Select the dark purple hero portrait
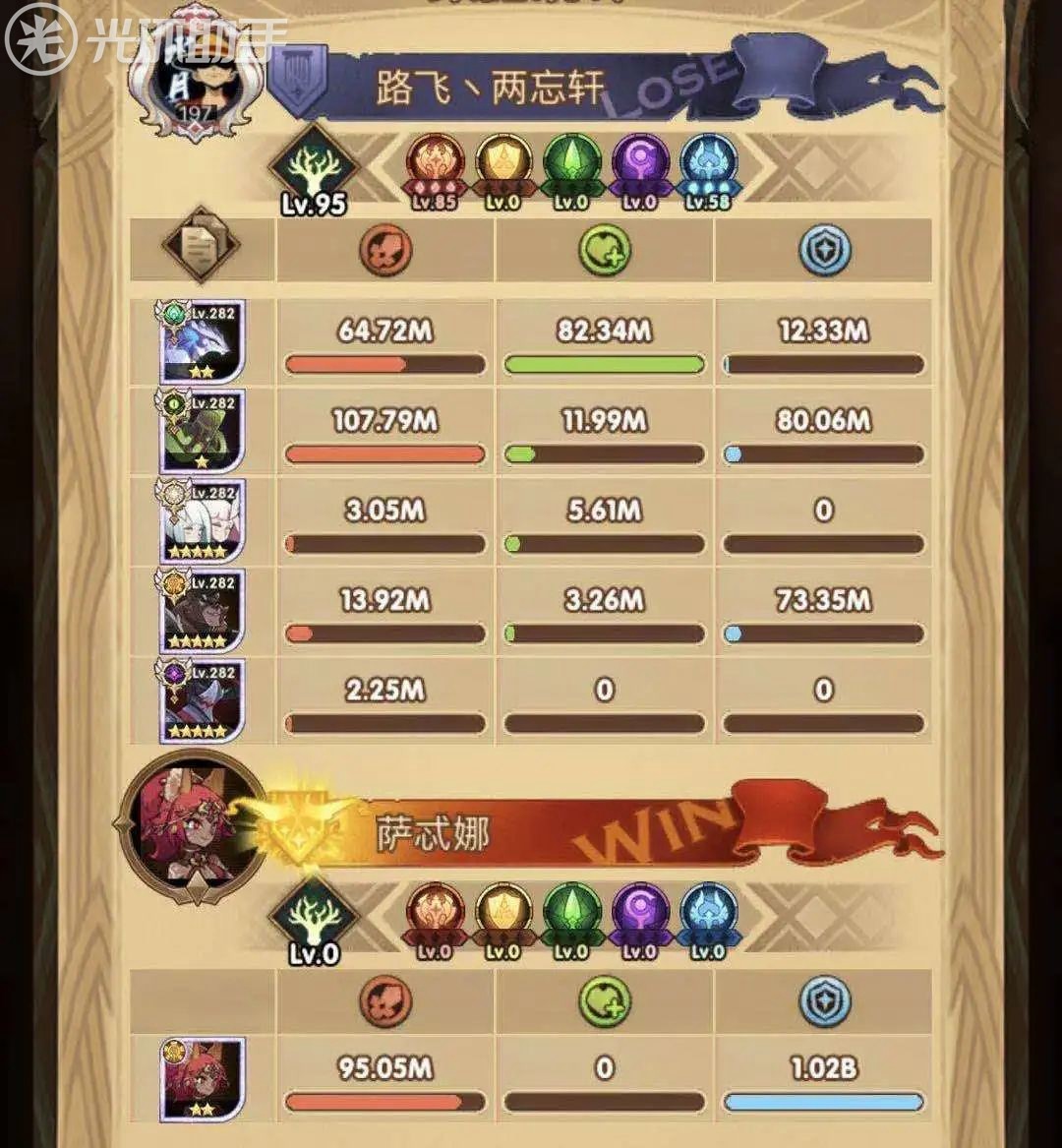1062x1148 pixels. tap(203, 700)
